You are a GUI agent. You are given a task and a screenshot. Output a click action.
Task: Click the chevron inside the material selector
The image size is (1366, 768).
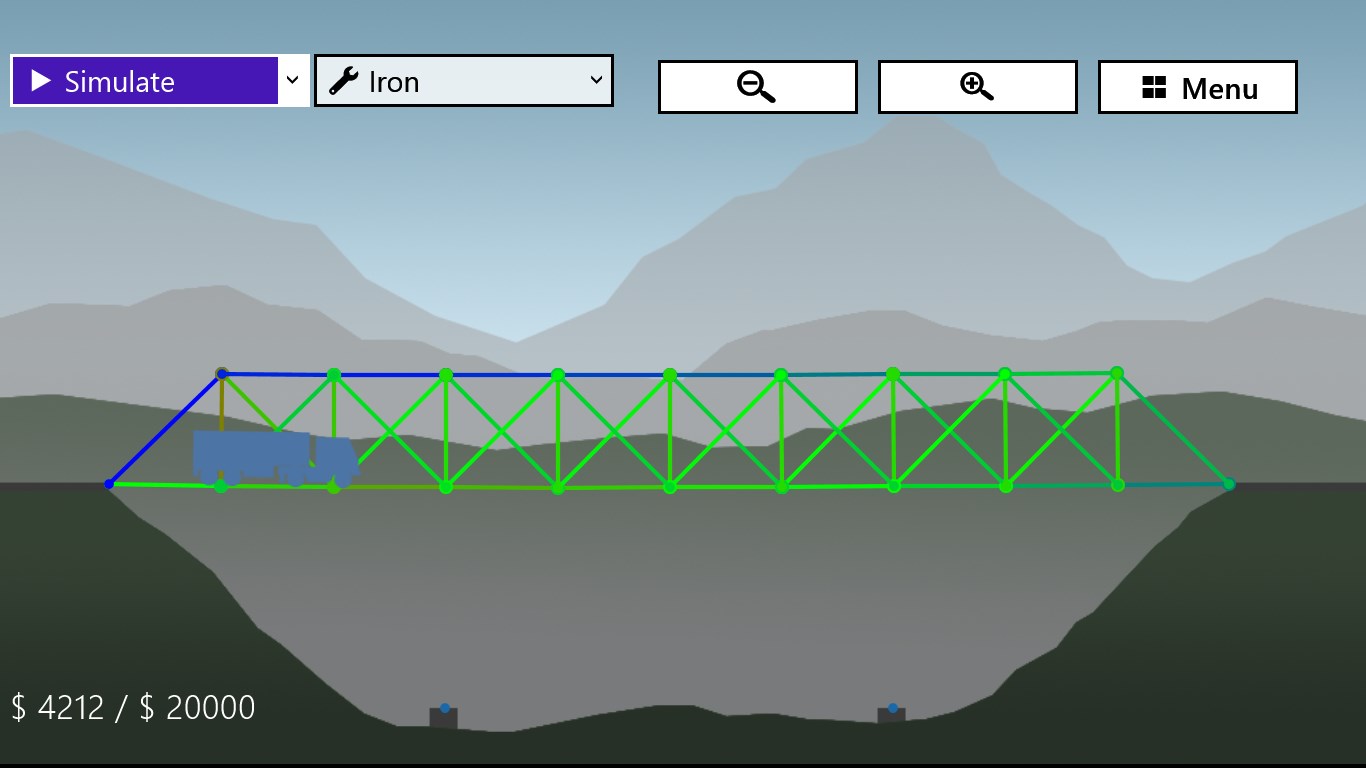(x=597, y=81)
